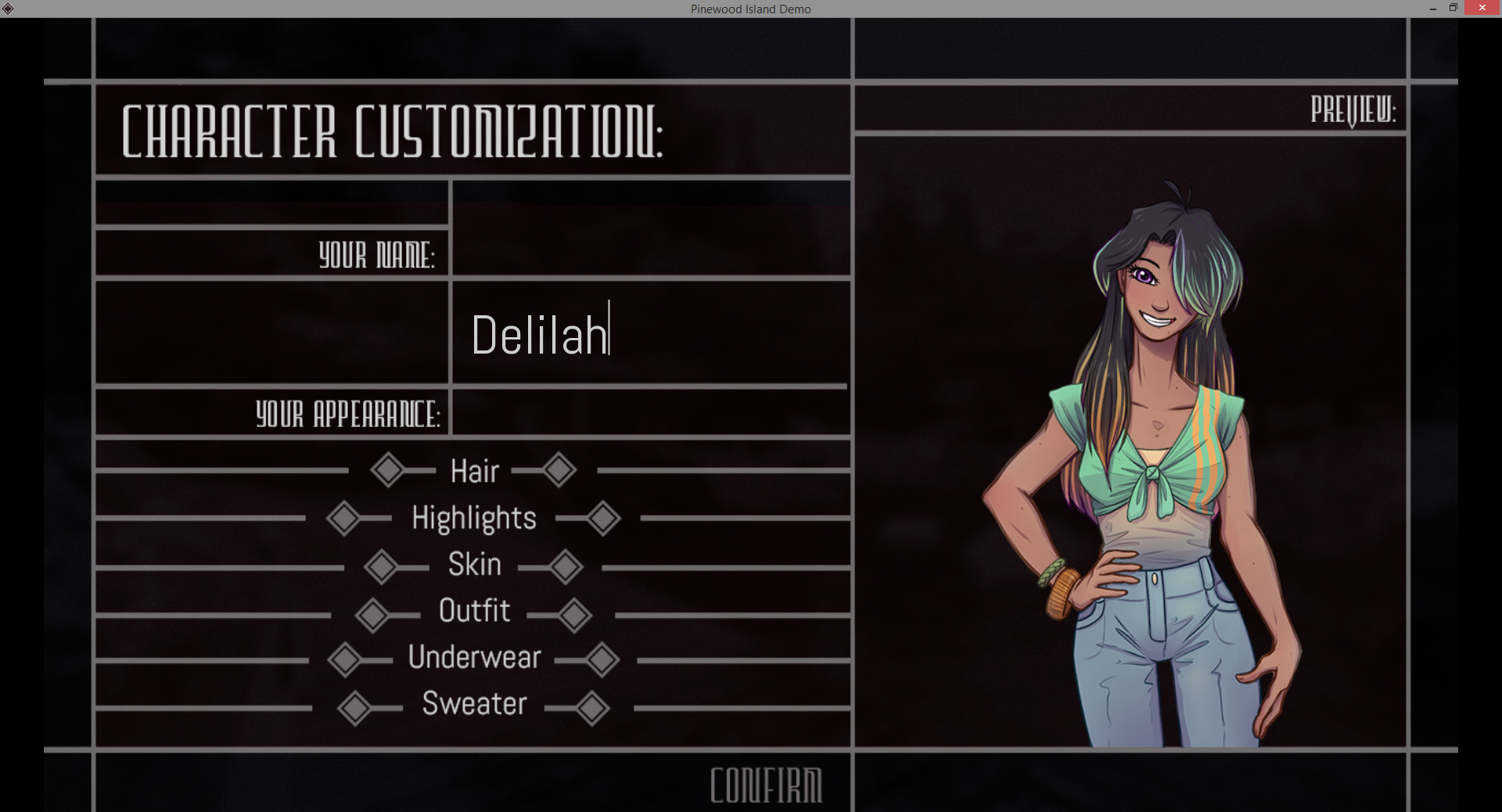
Task: Cycle to the previous hairstyle option
Action: pos(389,470)
